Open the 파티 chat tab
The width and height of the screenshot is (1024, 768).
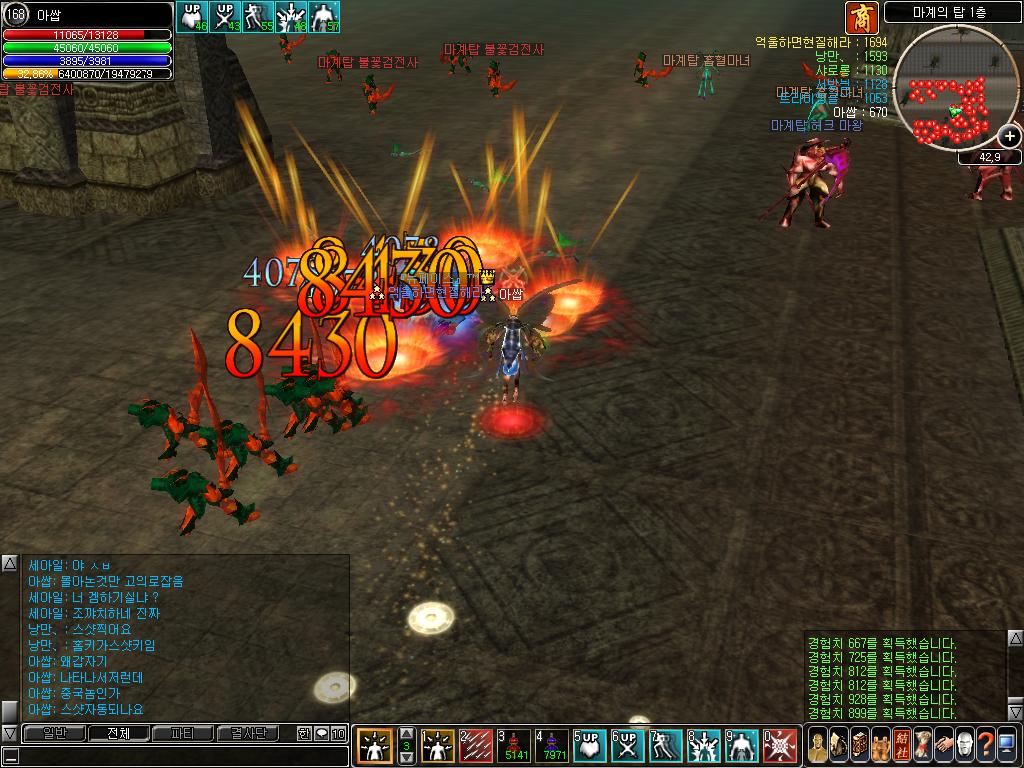[x=183, y=734]
